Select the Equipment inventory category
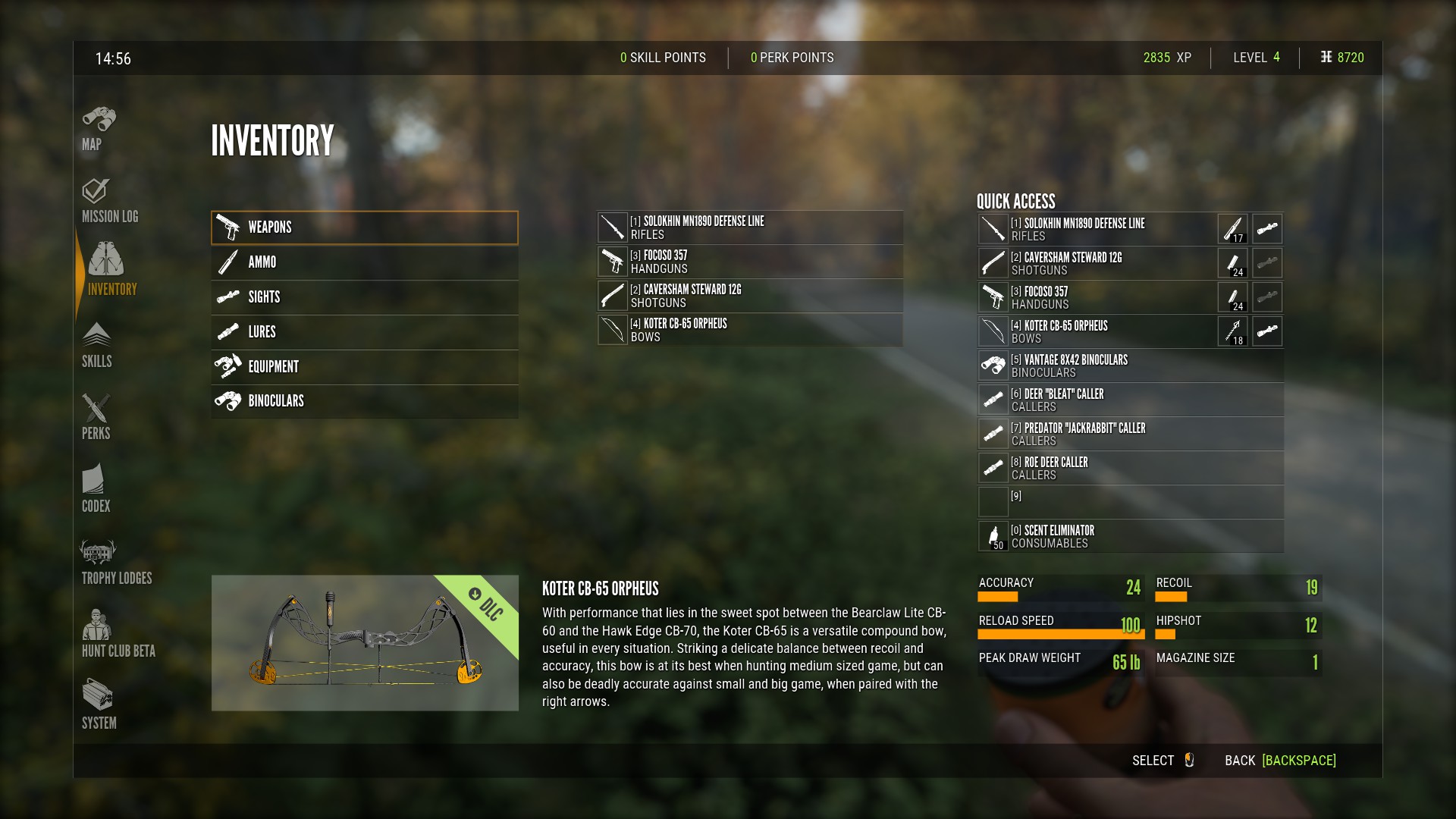This screenshot has height=819, width=1456. pos(365,367)
